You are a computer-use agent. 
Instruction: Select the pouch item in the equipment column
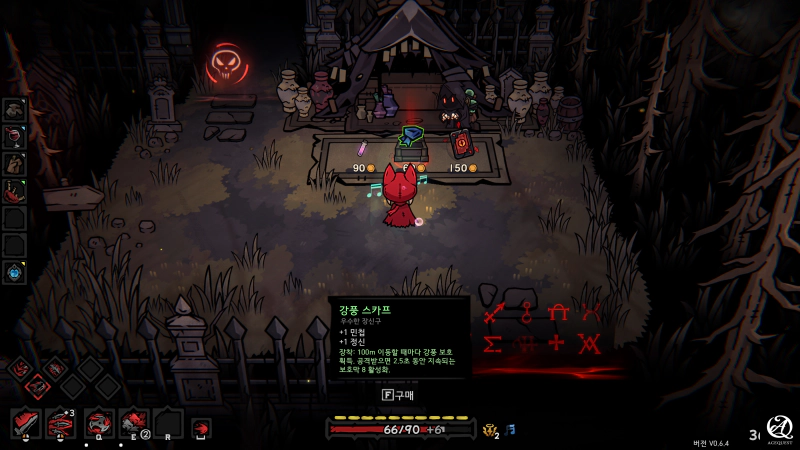(14, 109)
